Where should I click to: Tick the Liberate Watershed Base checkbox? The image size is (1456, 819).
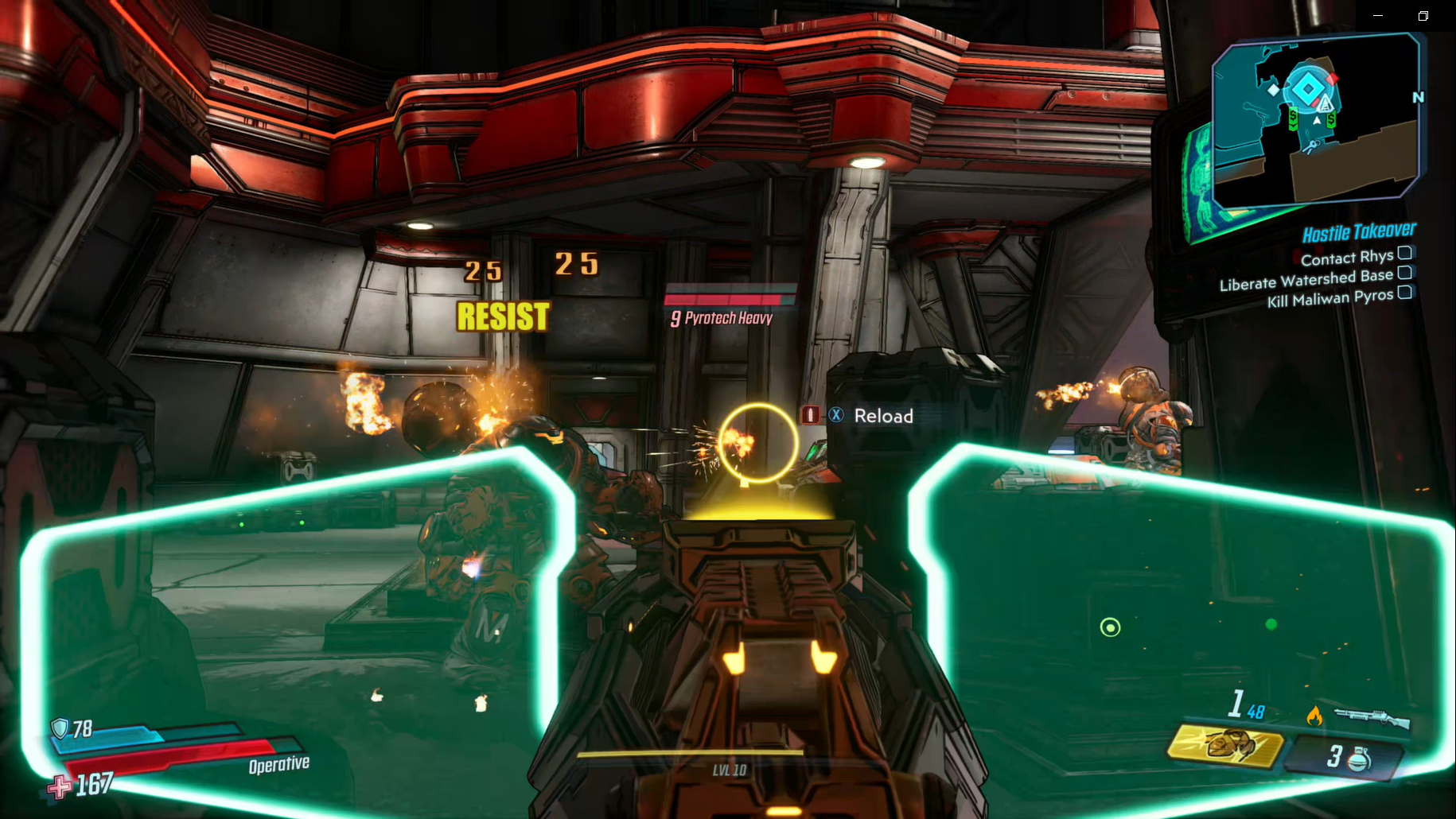pos(1405,273)
